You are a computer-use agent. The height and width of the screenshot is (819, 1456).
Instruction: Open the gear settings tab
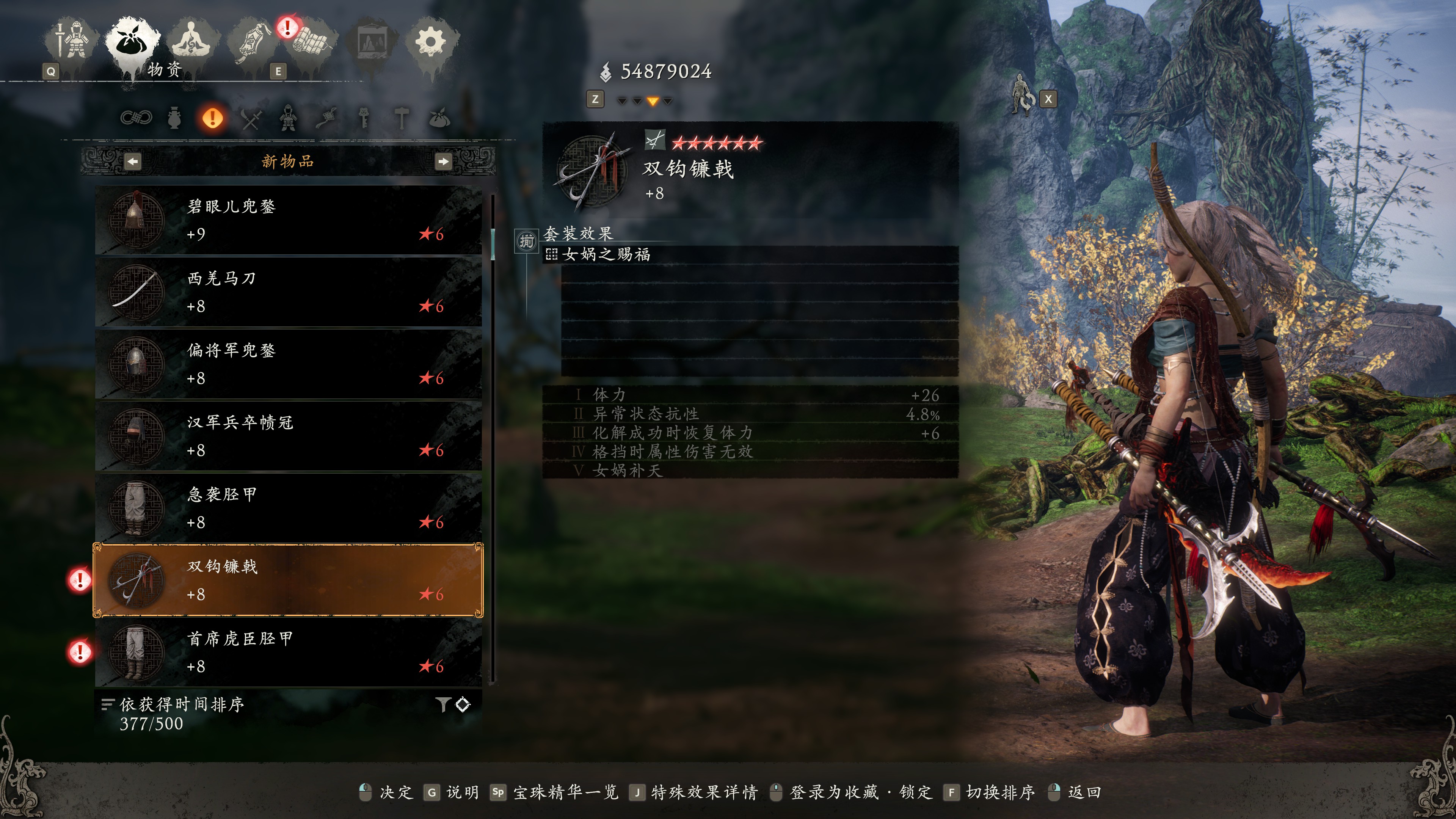pos(431,41)
